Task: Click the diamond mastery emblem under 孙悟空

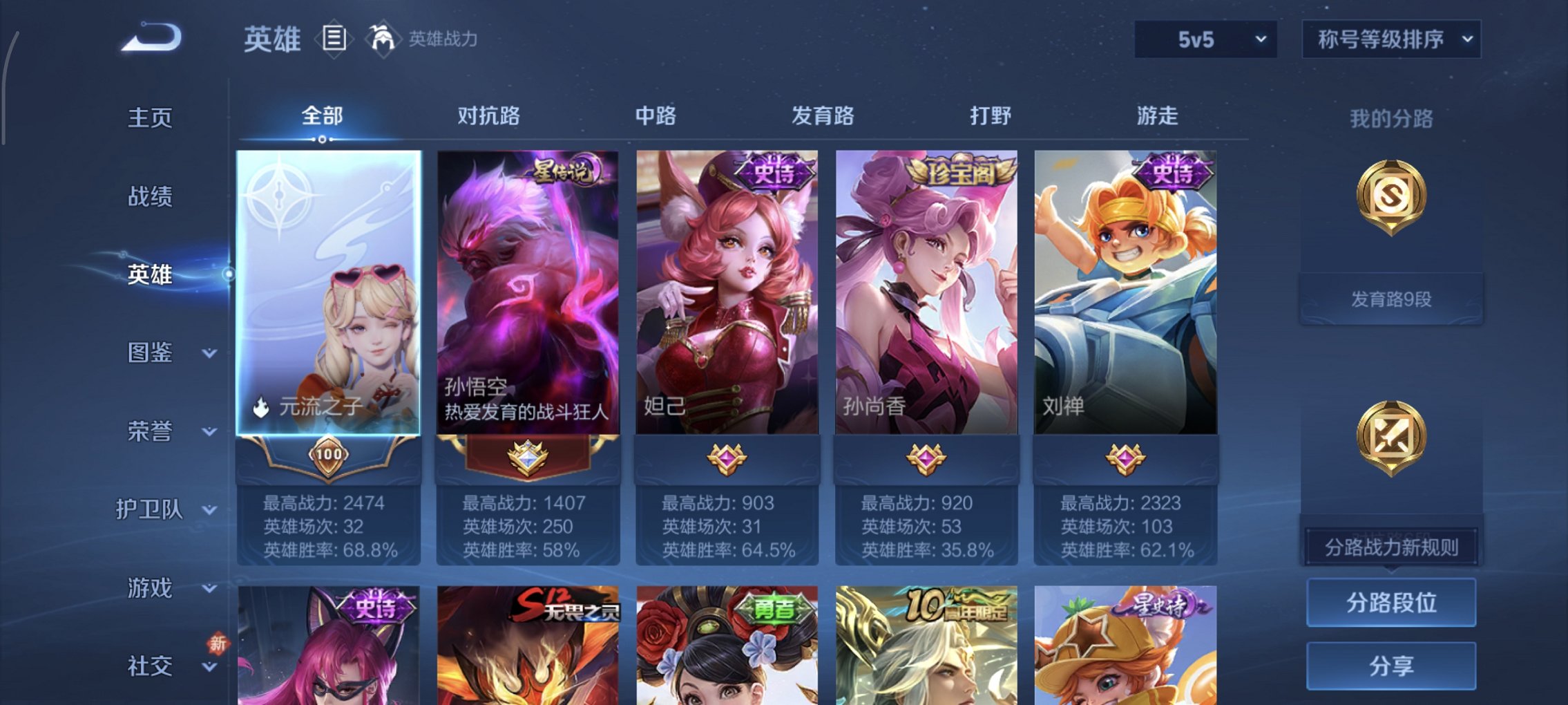Action: click(528, 457)
